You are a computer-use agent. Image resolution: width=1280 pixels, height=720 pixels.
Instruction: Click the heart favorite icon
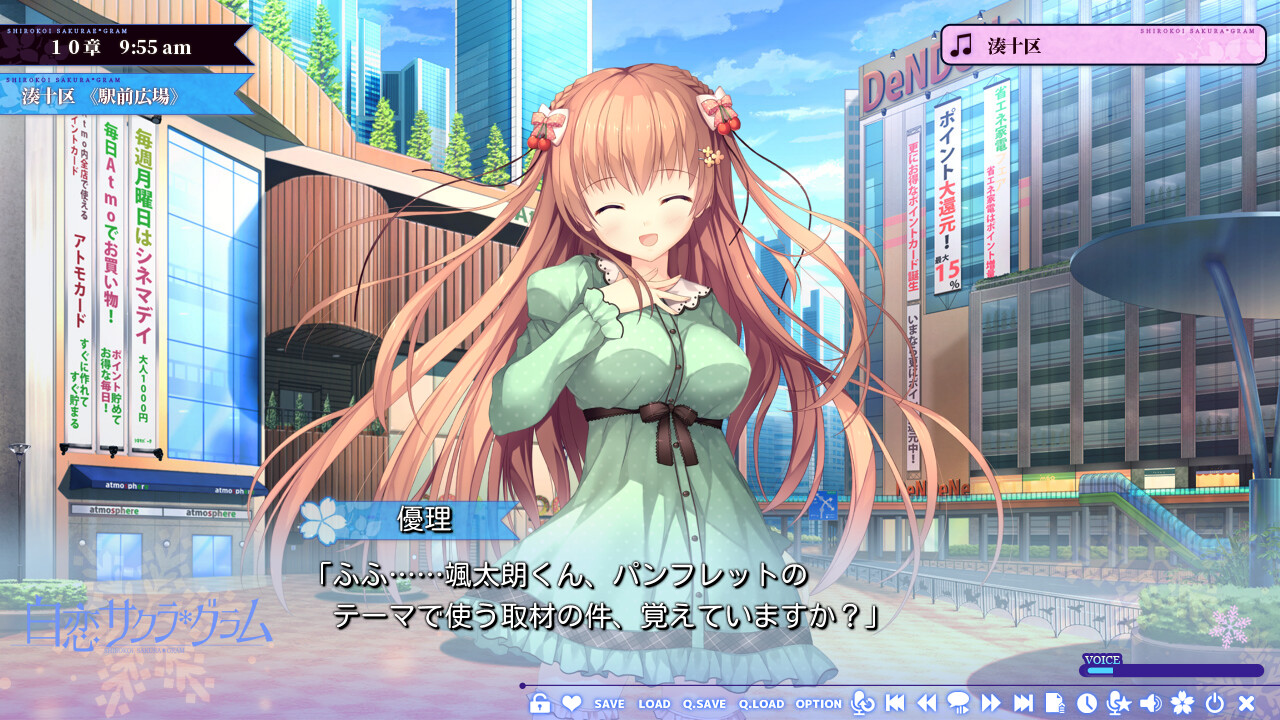[x=572, y=703]
